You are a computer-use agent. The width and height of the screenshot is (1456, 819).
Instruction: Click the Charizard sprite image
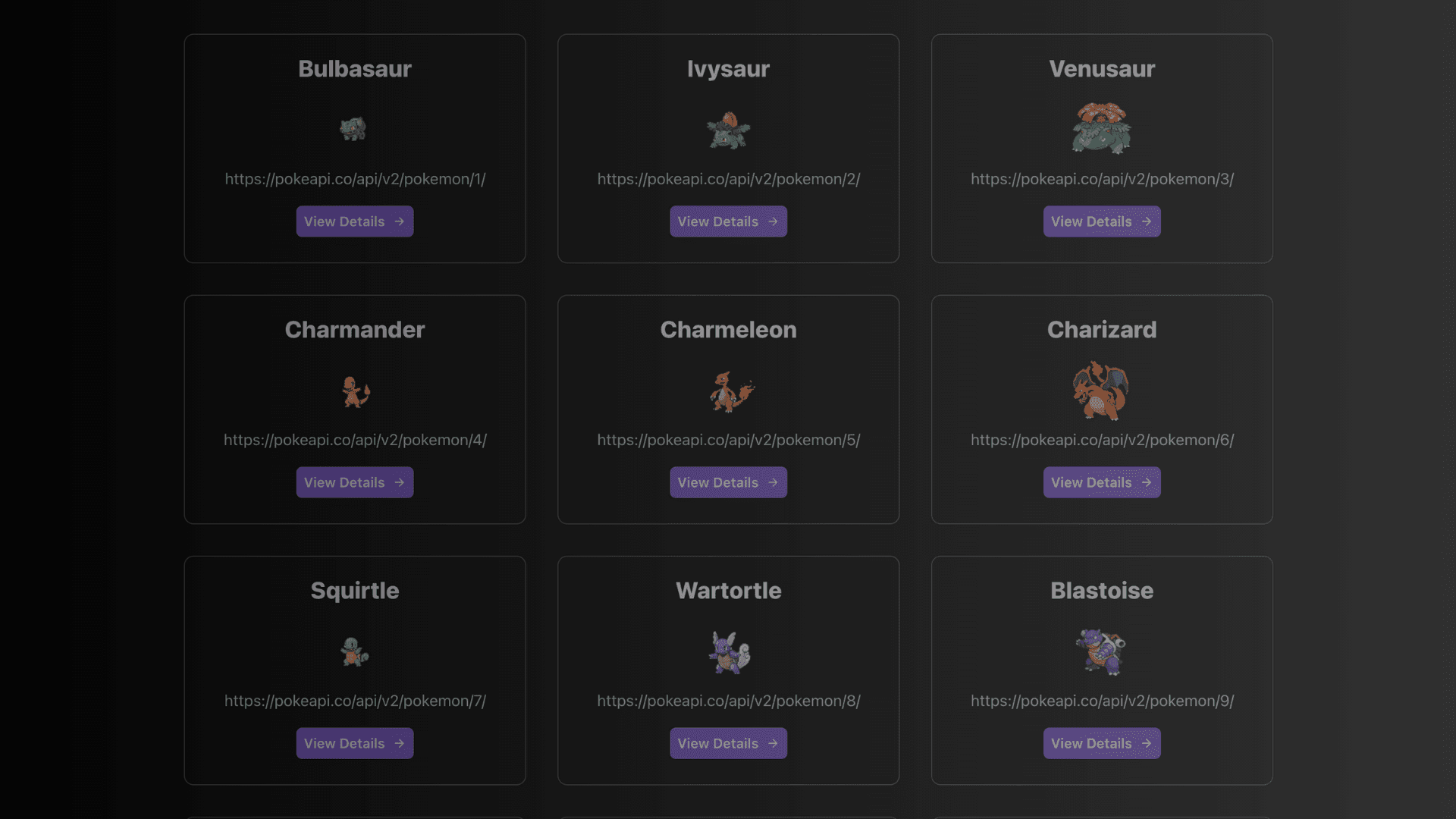pos(1101,390)
